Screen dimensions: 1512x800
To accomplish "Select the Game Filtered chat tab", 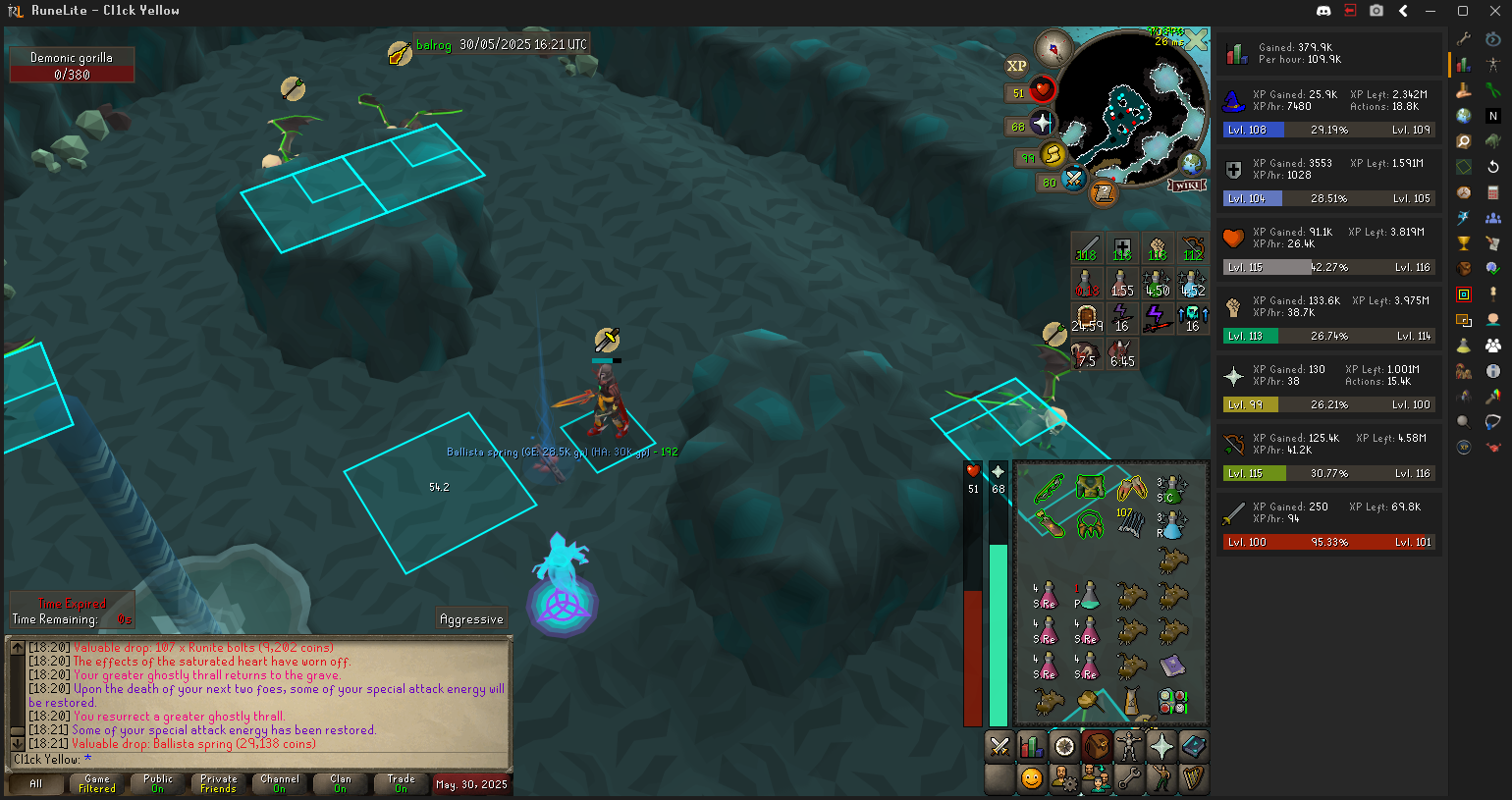I will [x=97, y=783].
